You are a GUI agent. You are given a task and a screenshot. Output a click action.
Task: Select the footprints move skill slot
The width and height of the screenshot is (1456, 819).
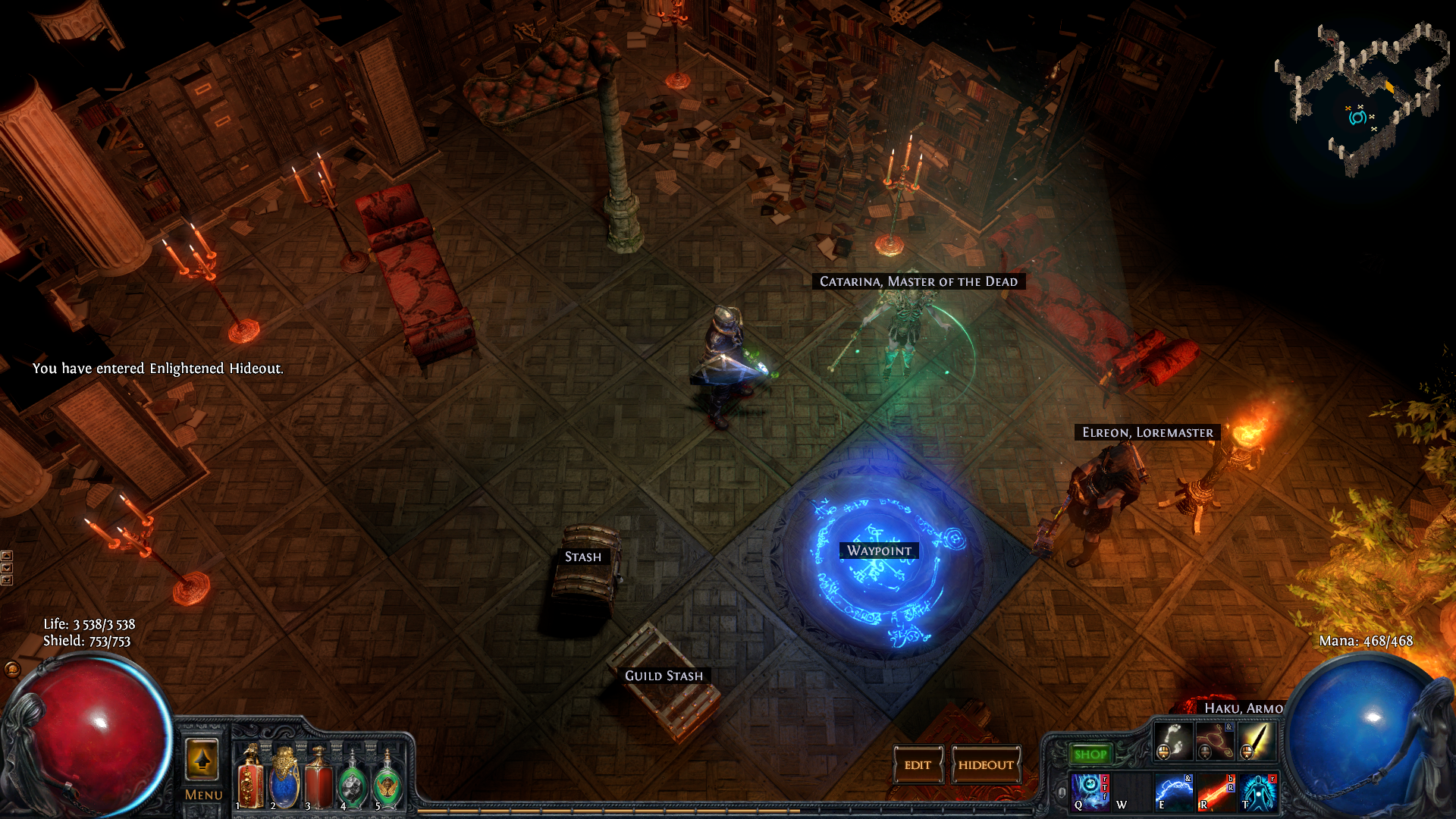tap(1172, 740)
